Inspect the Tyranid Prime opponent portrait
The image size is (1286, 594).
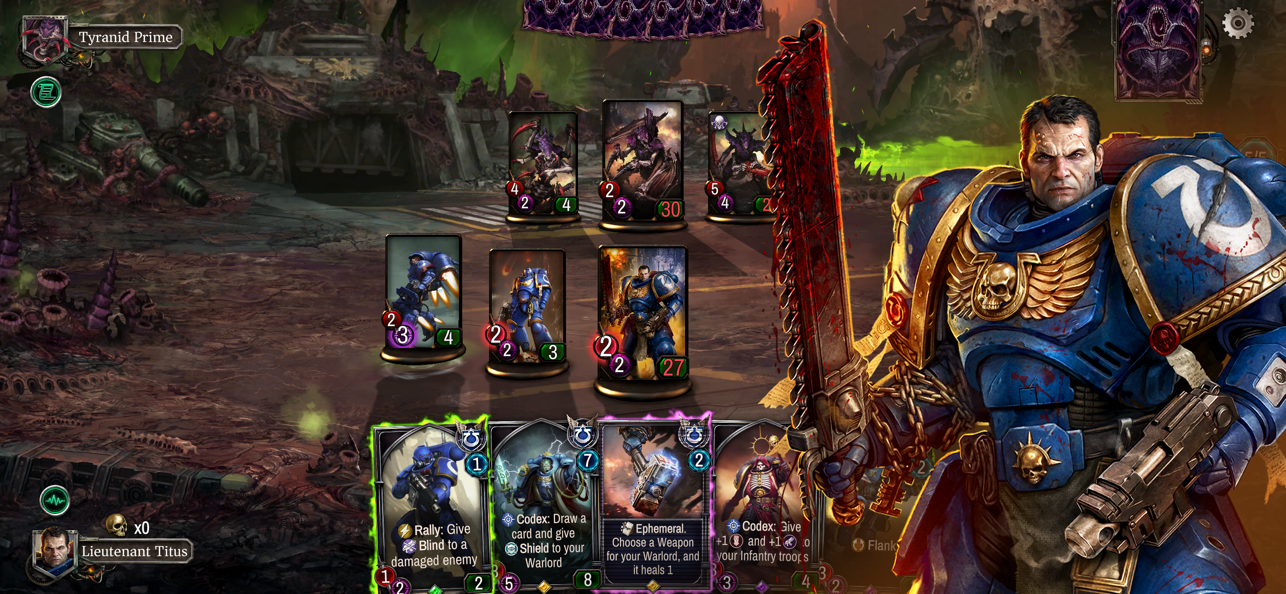tap(44, 38)
